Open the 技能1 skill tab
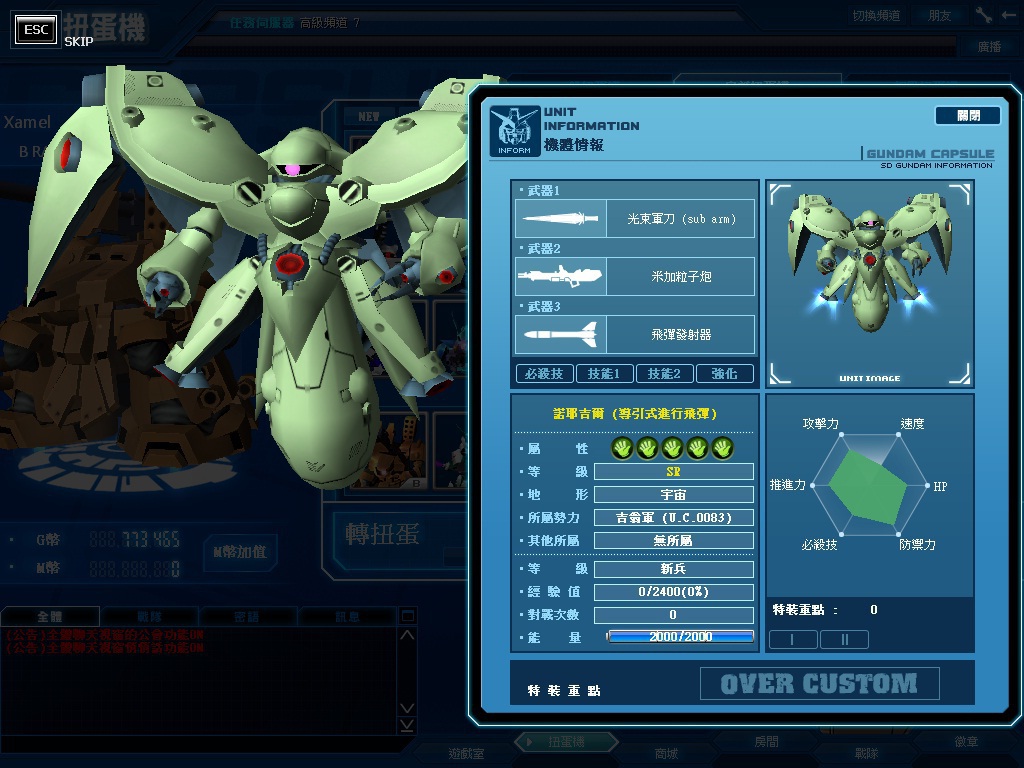This screenshot has height=768, width=1024. tap(604, 374)
